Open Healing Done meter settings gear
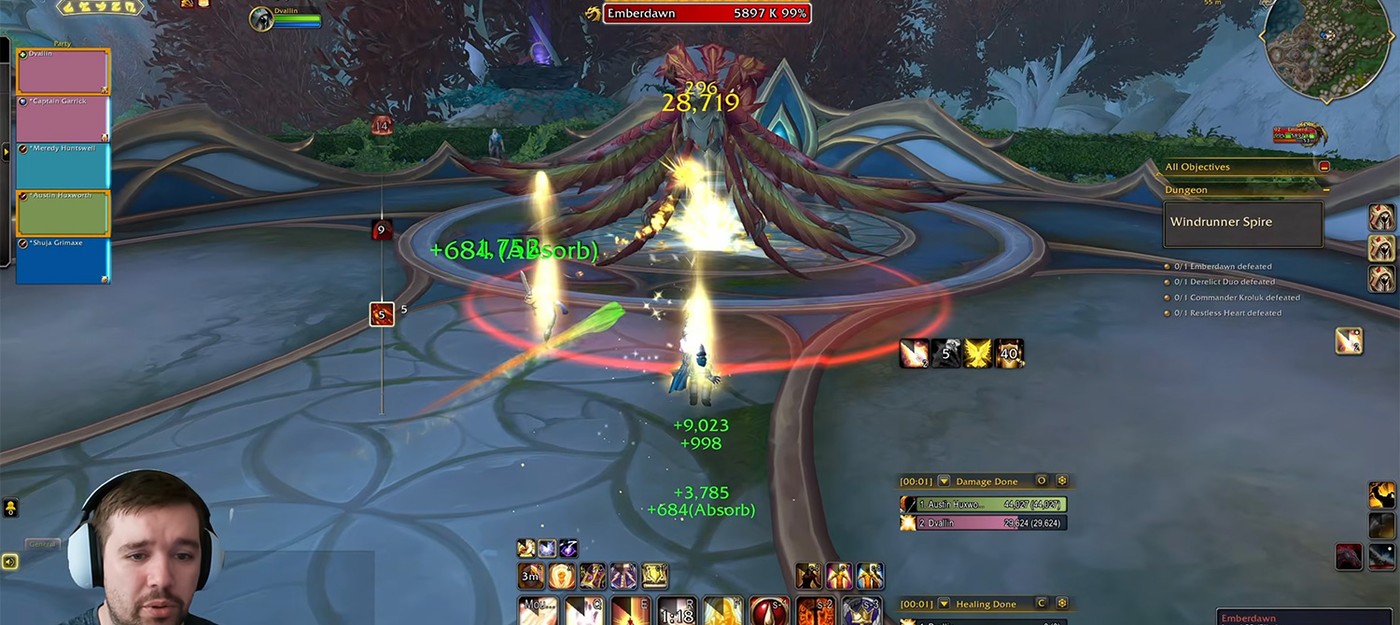This screenshot has height=625, width=1400. [x=1062, y=604]
